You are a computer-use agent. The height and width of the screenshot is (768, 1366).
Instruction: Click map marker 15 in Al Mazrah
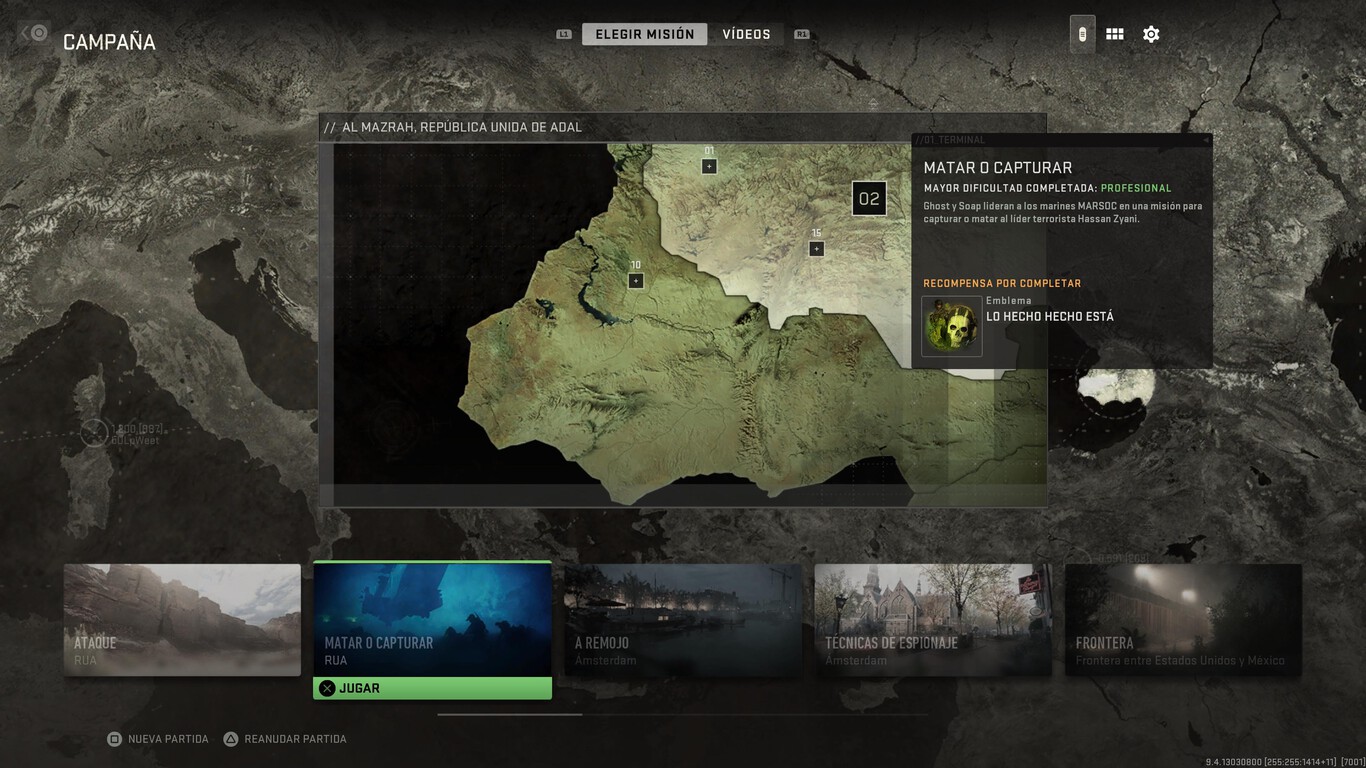816,246
